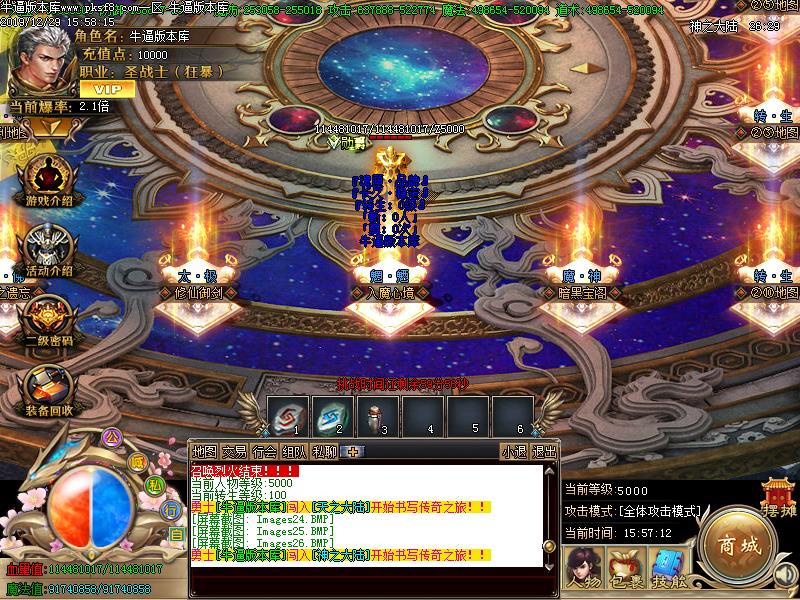Viewport: 800px width, 600px height.
Task: Use the red rune in hotbar slot 1
Action: pos(286,415)
